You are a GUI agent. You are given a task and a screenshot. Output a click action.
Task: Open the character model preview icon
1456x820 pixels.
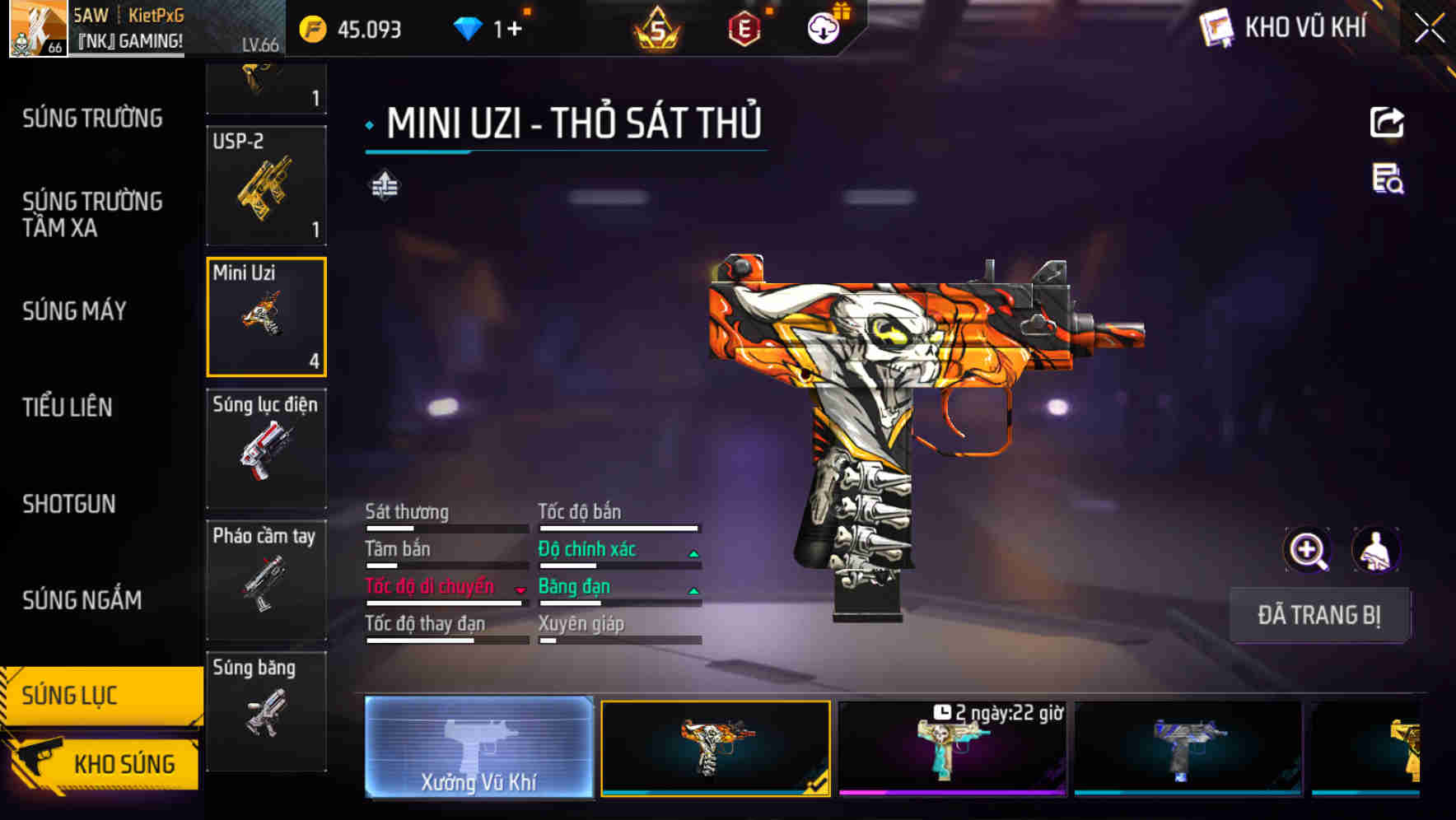(1377, 550)
